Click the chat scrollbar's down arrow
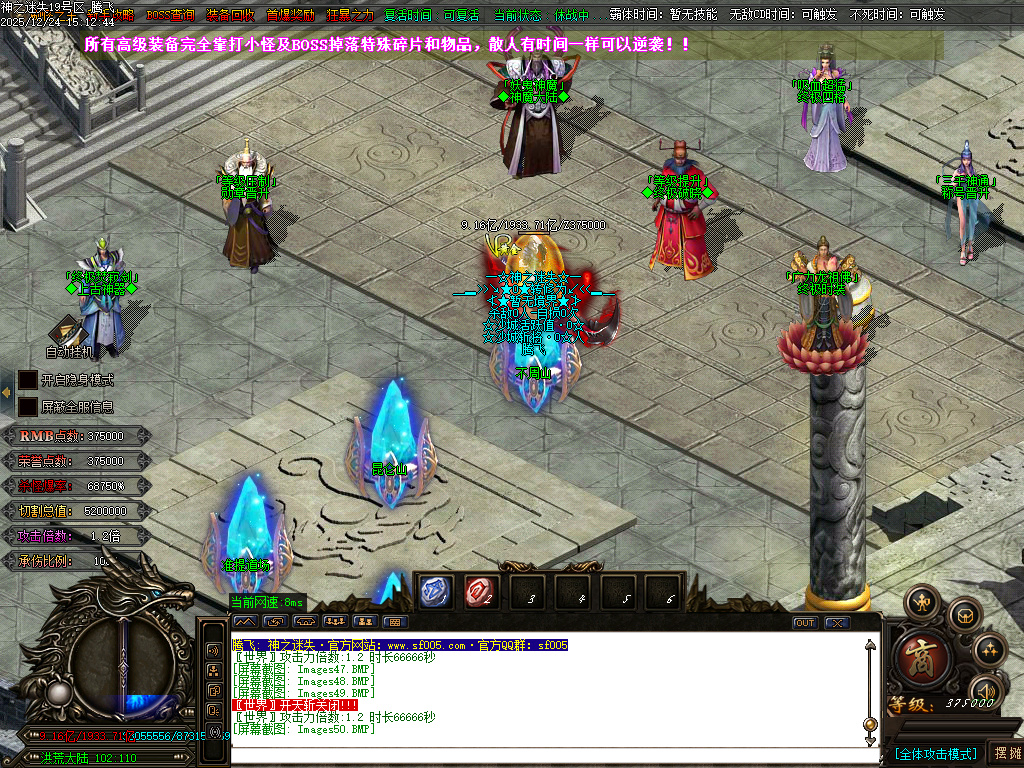Screen dimensions: 1024x768 coord(870,739)
